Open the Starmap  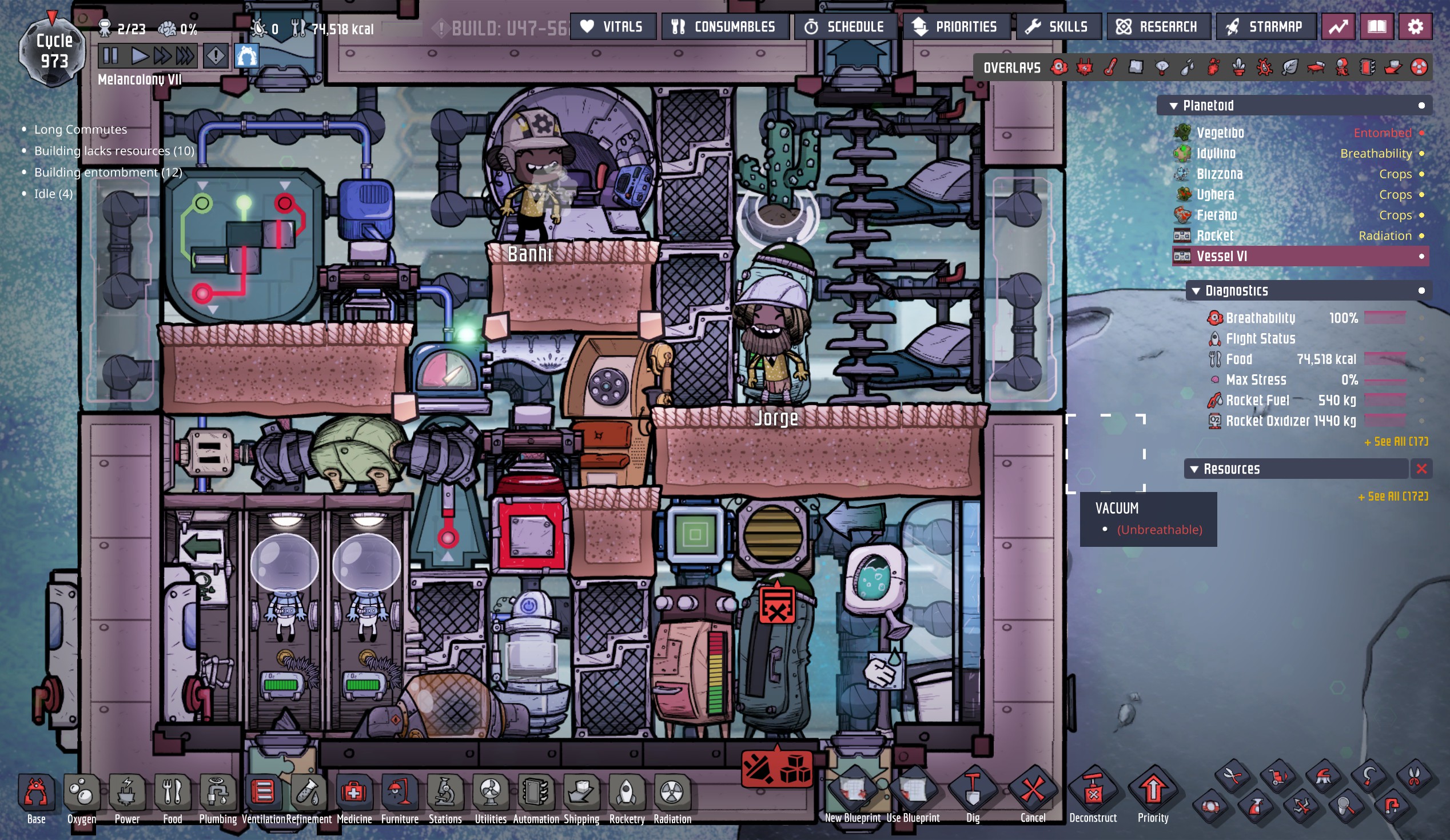coord(1265,27)
